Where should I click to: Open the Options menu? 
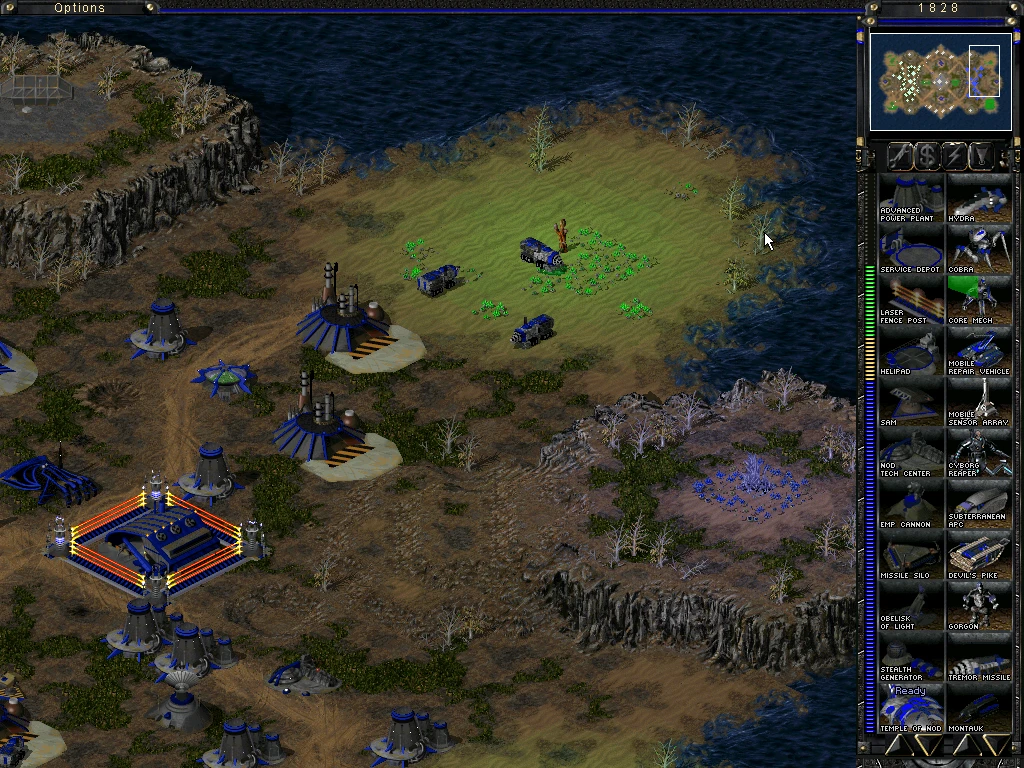80,8
